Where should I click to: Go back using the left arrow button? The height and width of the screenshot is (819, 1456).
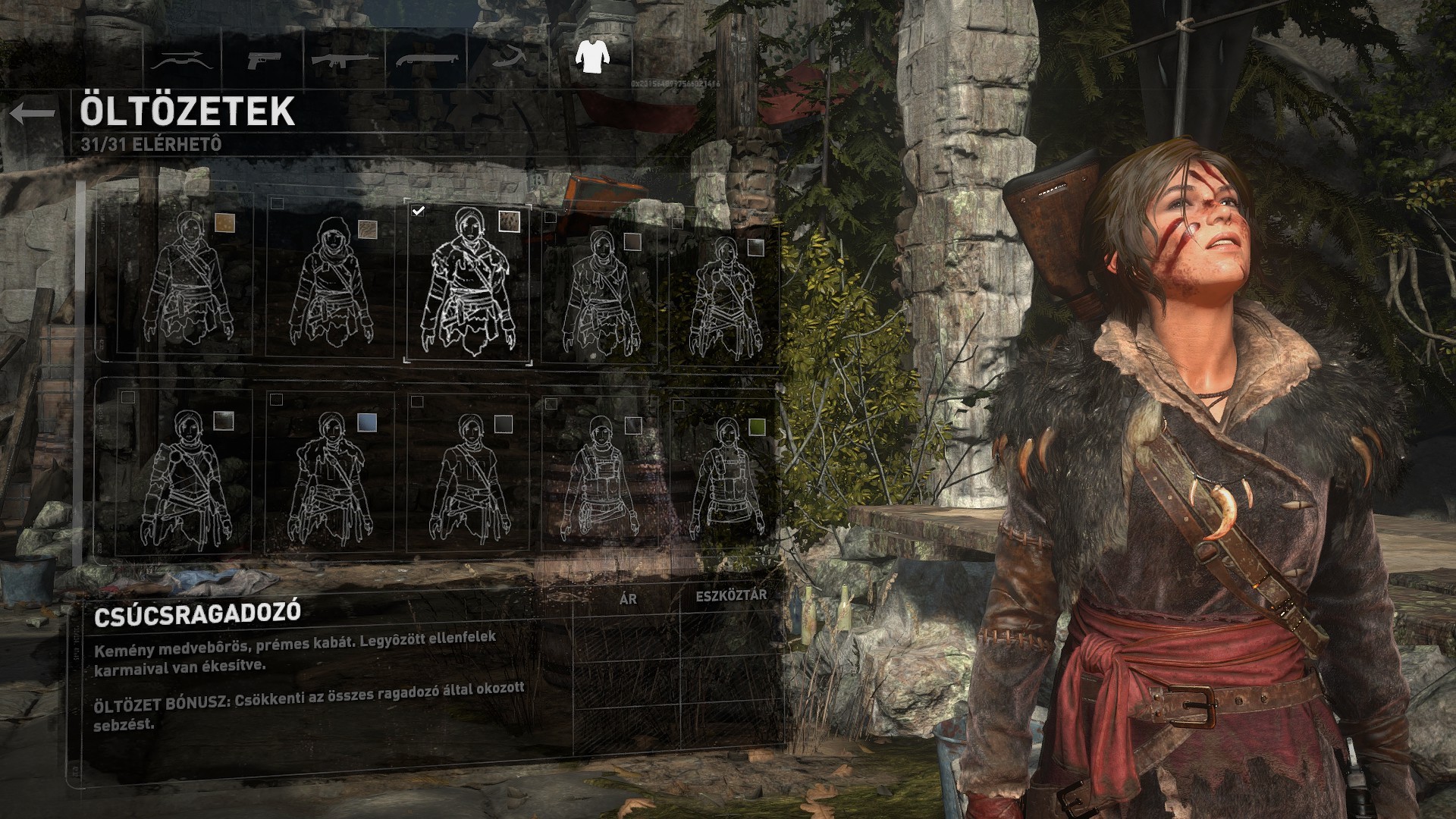tap(33, 114)
